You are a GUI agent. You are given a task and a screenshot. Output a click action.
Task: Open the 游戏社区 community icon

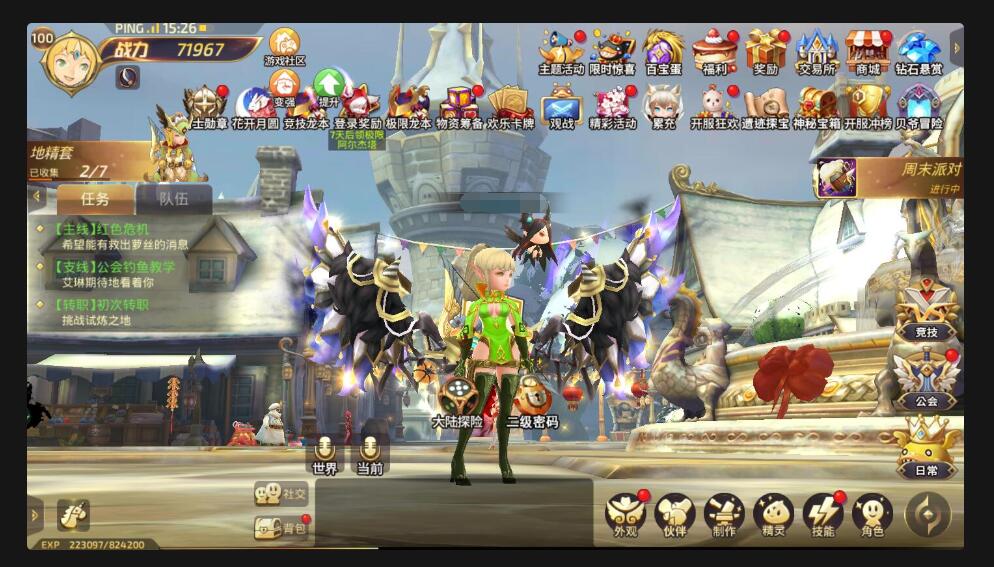pyautogui.click(x=284, y=46)
